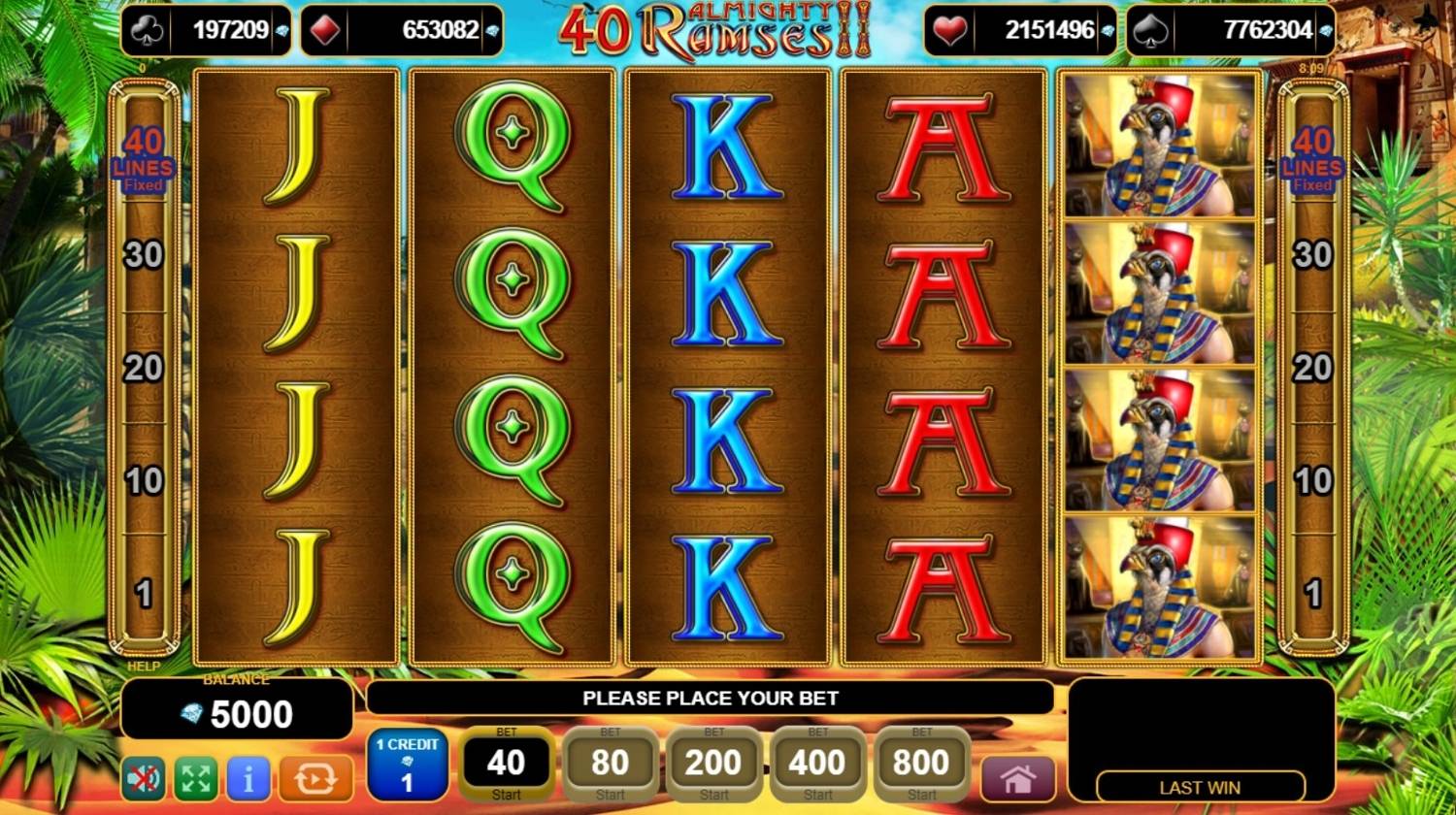Enable autoplay with the loop icon
1456x815 pixels.
[x=316, y=778]
